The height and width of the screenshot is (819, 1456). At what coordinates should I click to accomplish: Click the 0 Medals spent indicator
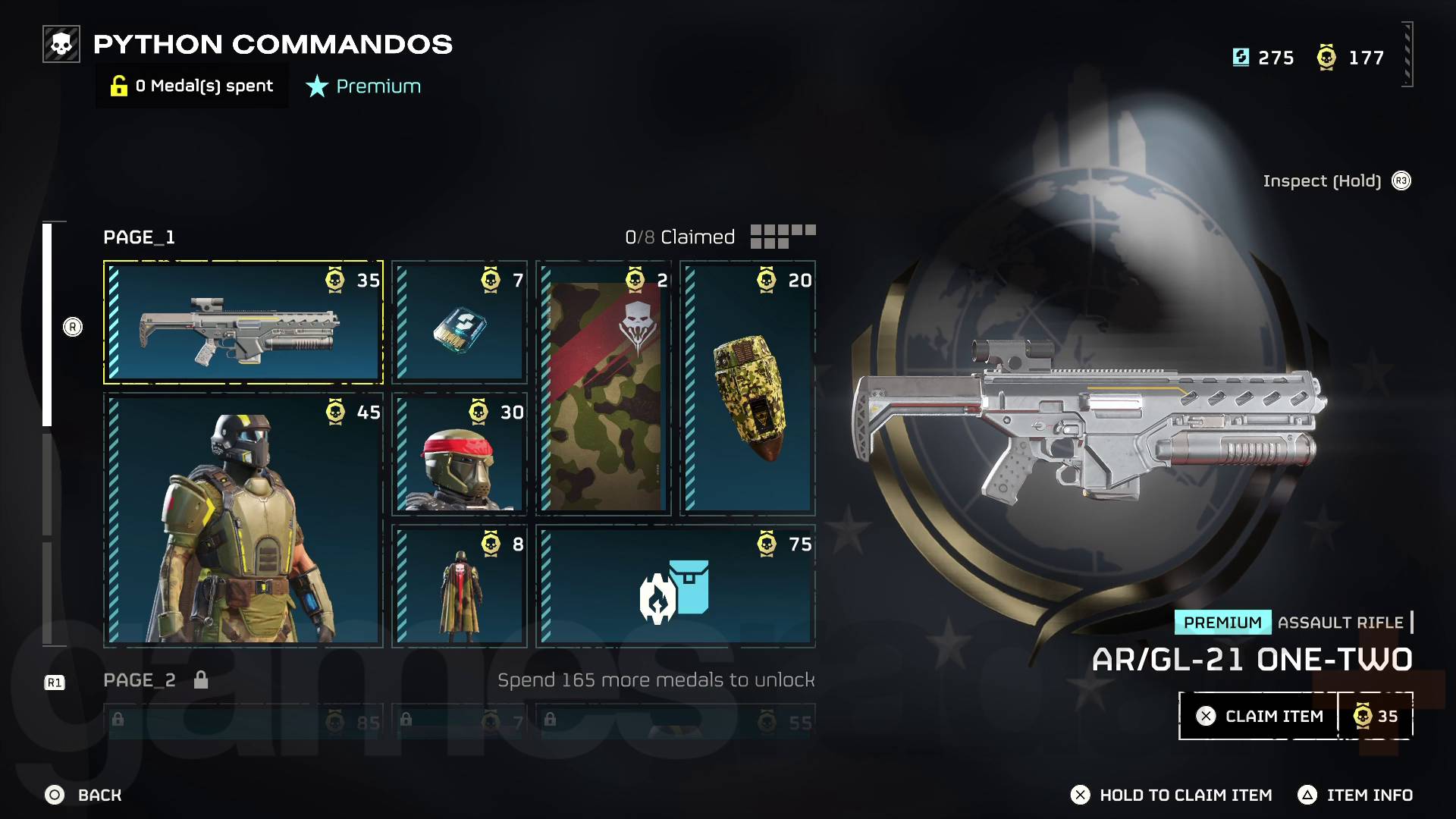point(191,86)
